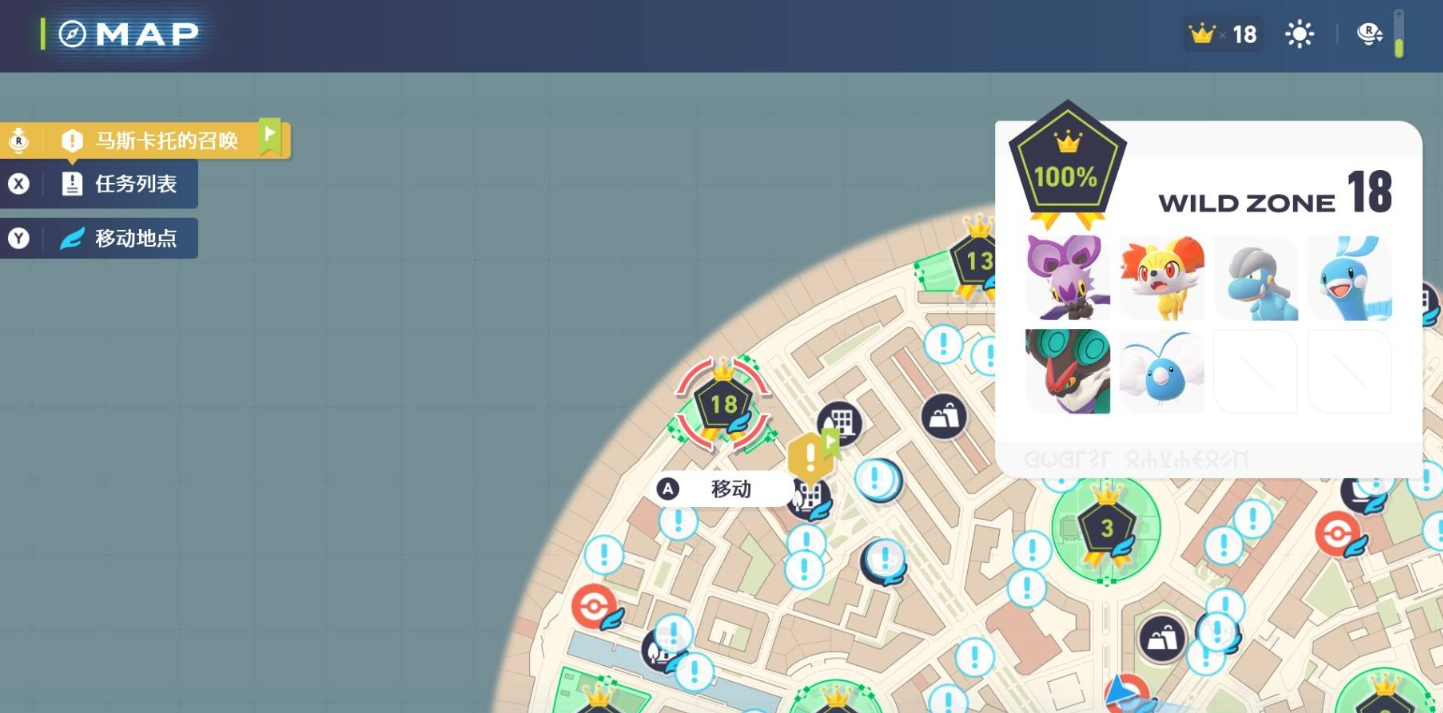This screenshot has height=713, width=1443.
Task: Select the Pokémon Center marker near 移动地点 side
Action: coord(594,607)
